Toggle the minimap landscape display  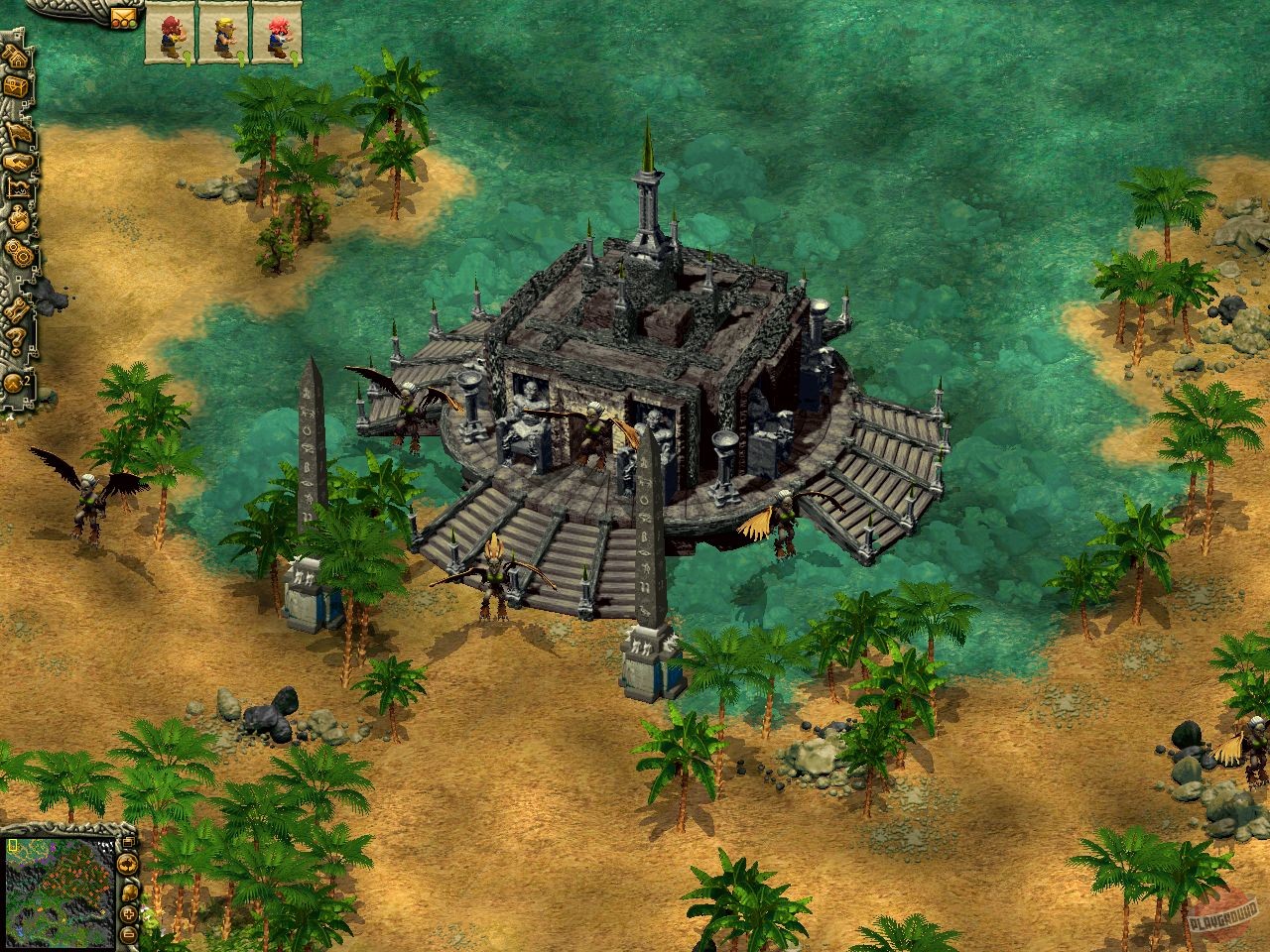pyautogui.click(x=129, y=892)
